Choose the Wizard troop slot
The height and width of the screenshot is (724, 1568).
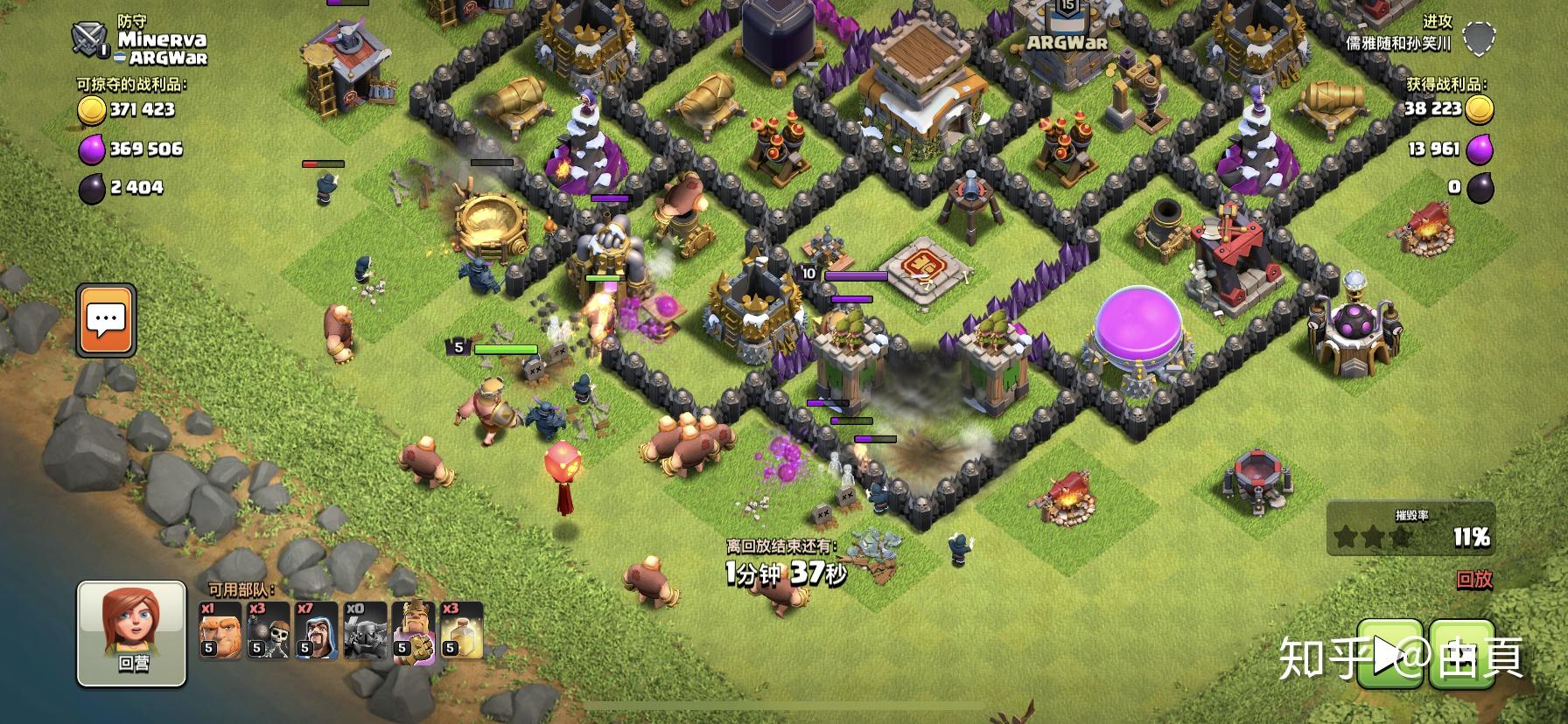(316, 630)
